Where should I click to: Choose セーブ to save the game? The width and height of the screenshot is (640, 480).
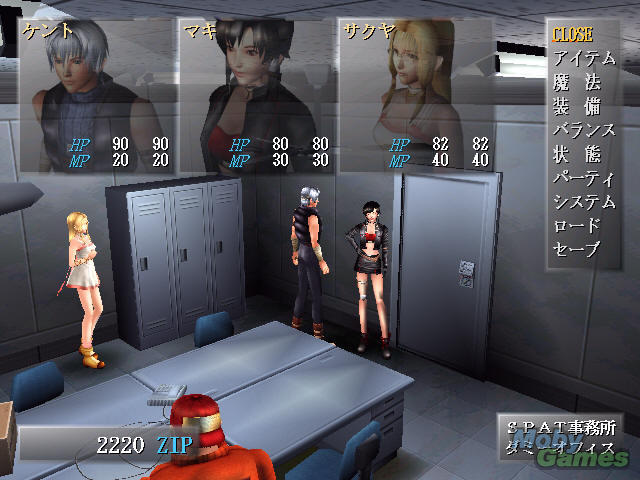tap(577, 249)
